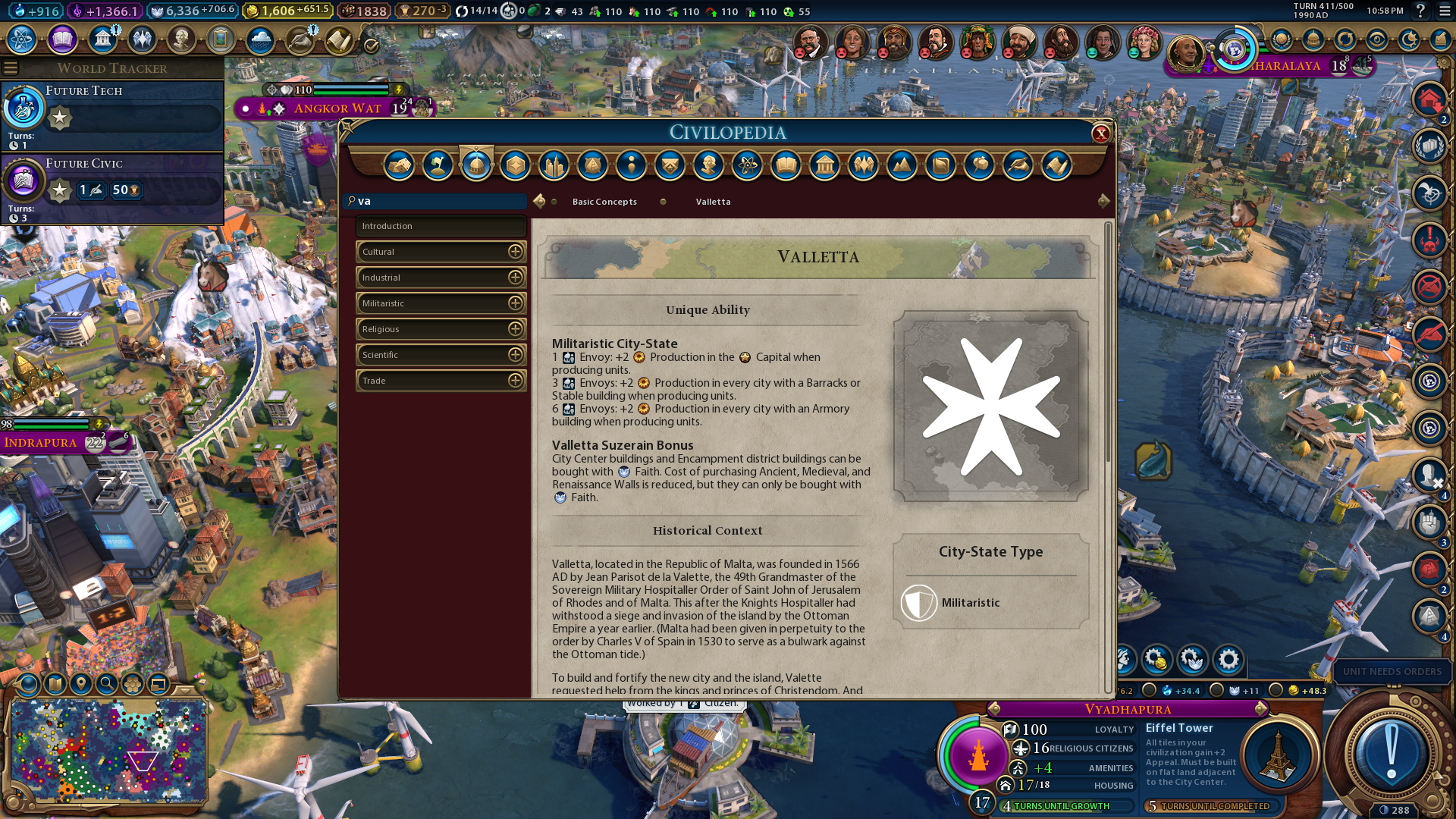
Task: Expand the Cultural city-states list
Action: (x=515, y=252)
